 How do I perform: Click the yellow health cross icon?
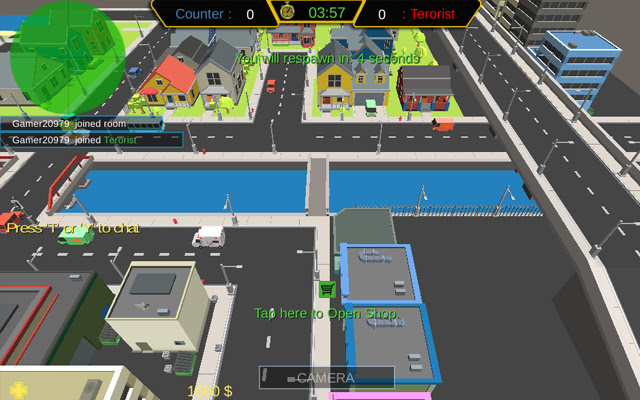point(16,389)
